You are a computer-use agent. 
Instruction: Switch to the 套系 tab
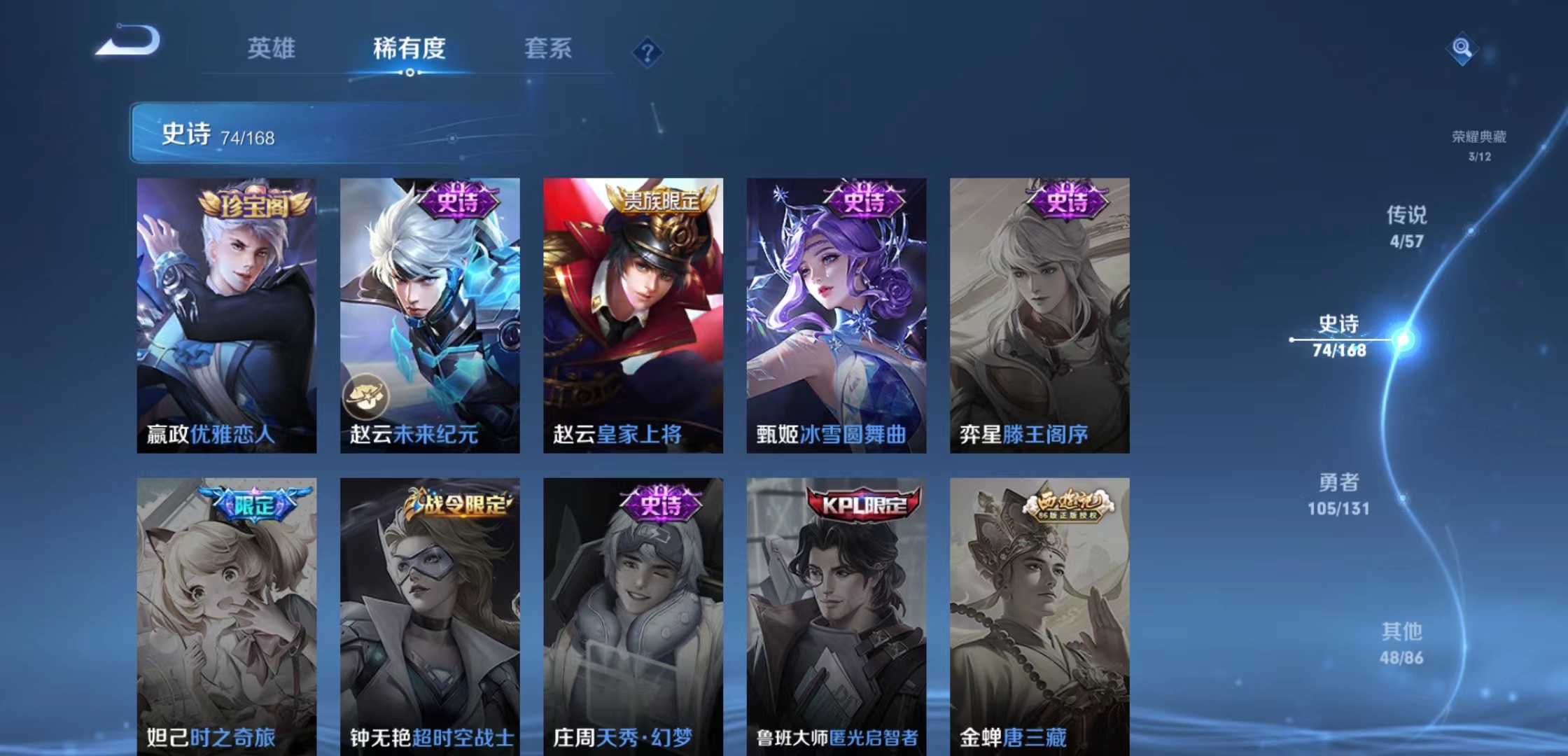(x=549, y=49)
